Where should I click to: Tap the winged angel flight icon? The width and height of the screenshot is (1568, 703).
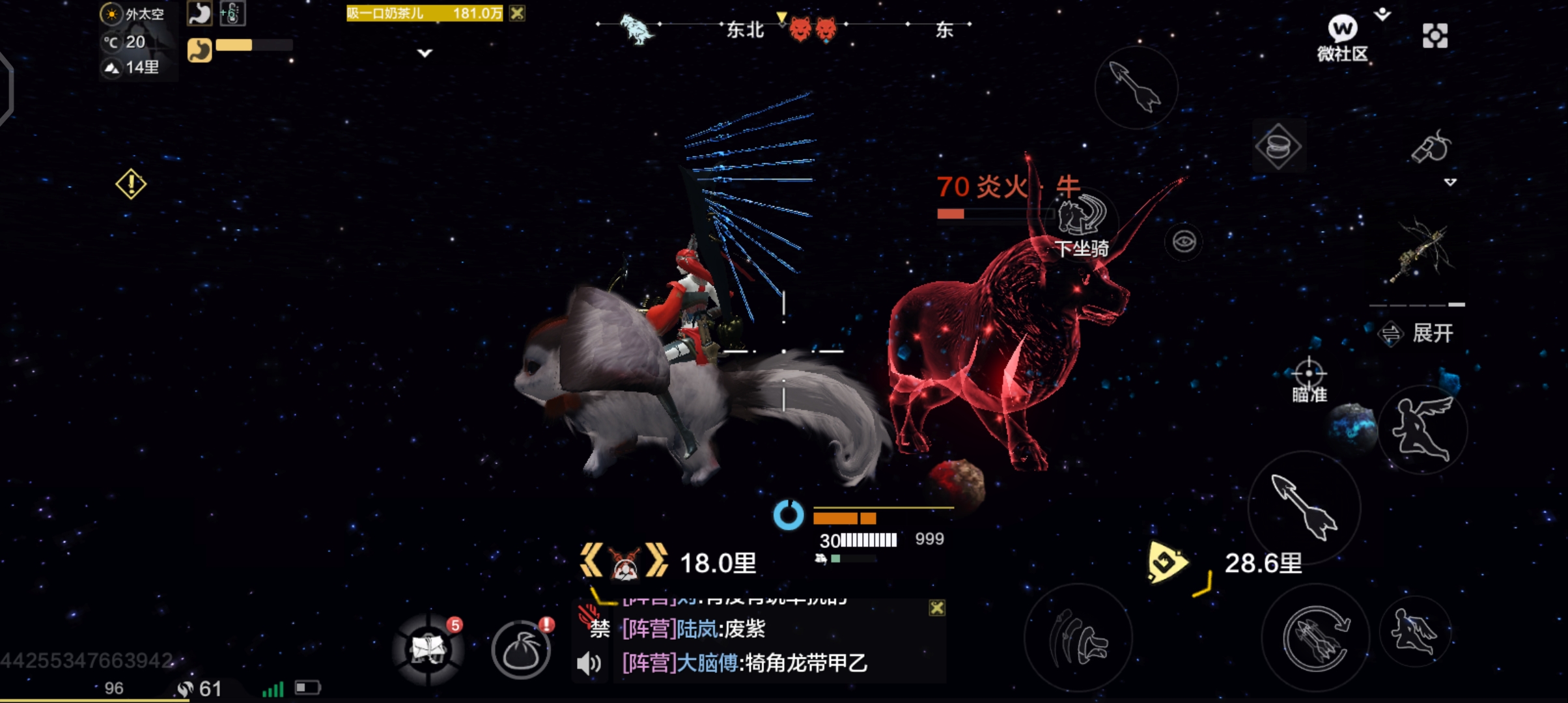point(1426,431)
